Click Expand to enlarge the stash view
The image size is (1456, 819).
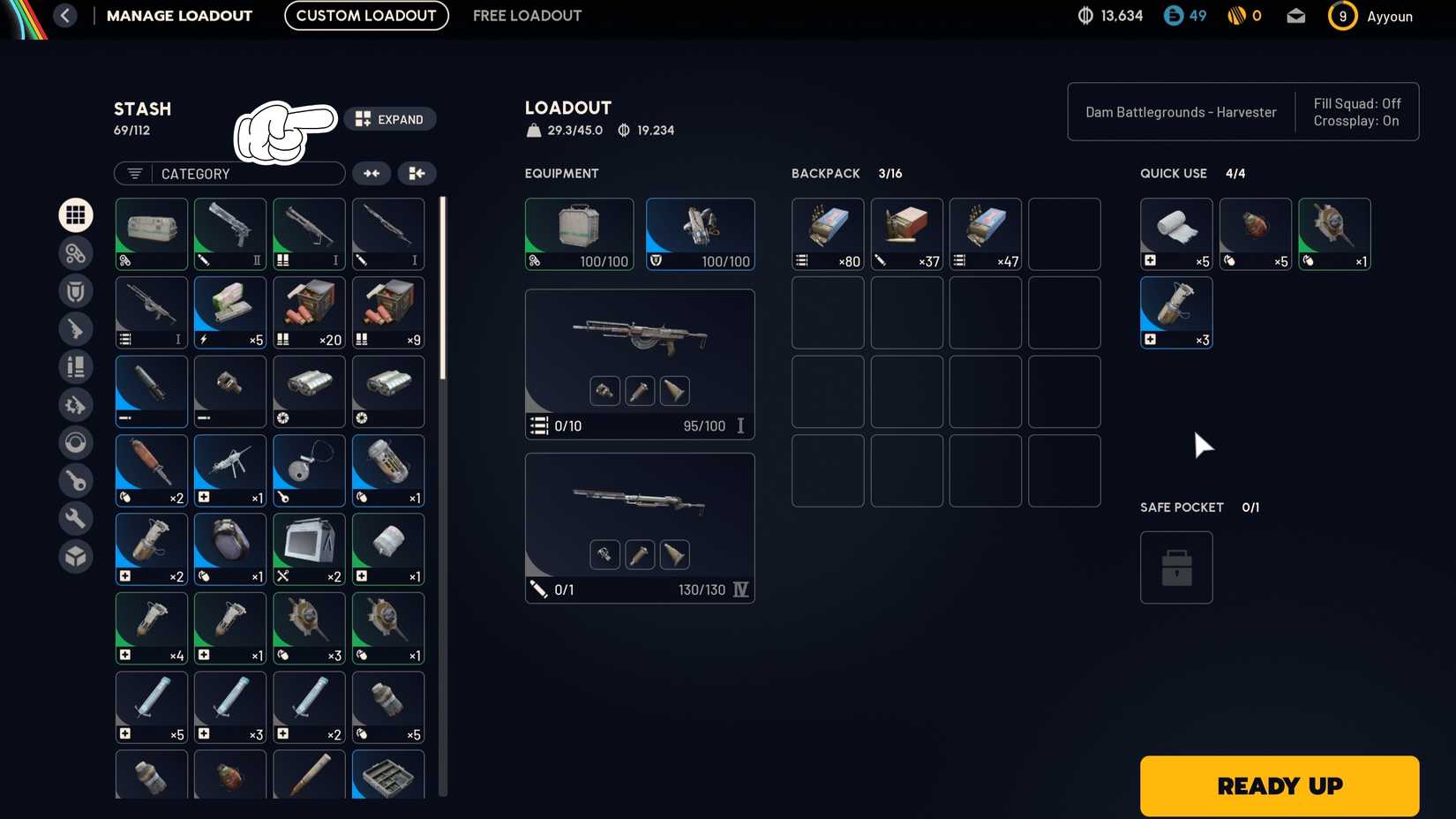coord(391,119)
